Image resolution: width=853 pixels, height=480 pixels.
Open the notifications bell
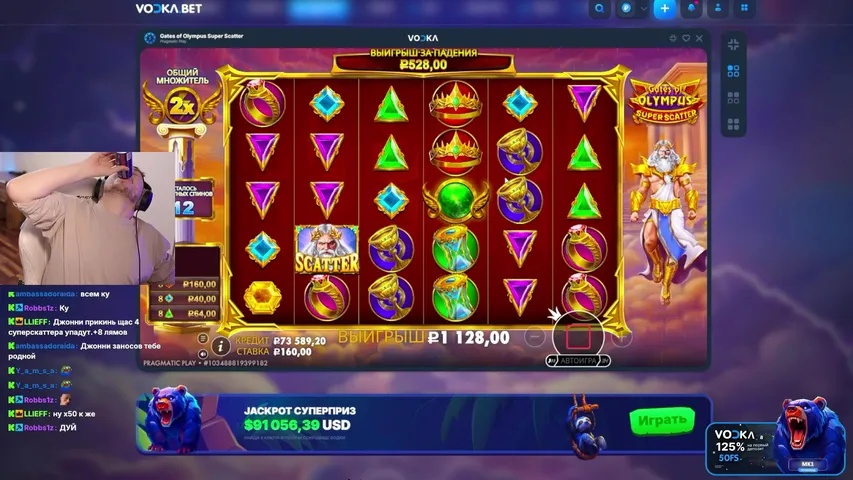tap(692, 9)
